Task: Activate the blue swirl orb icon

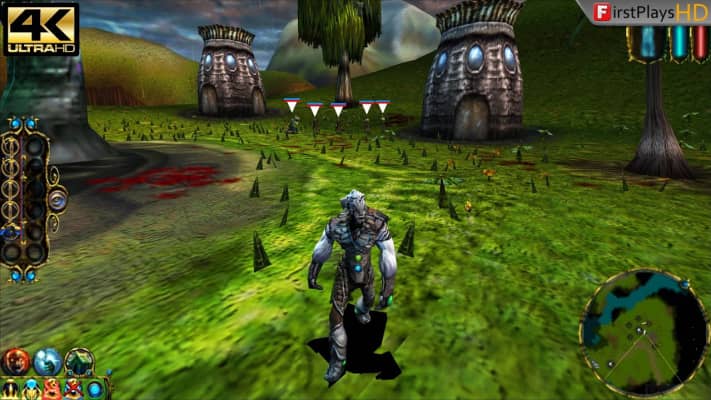Action: point(47,361)
